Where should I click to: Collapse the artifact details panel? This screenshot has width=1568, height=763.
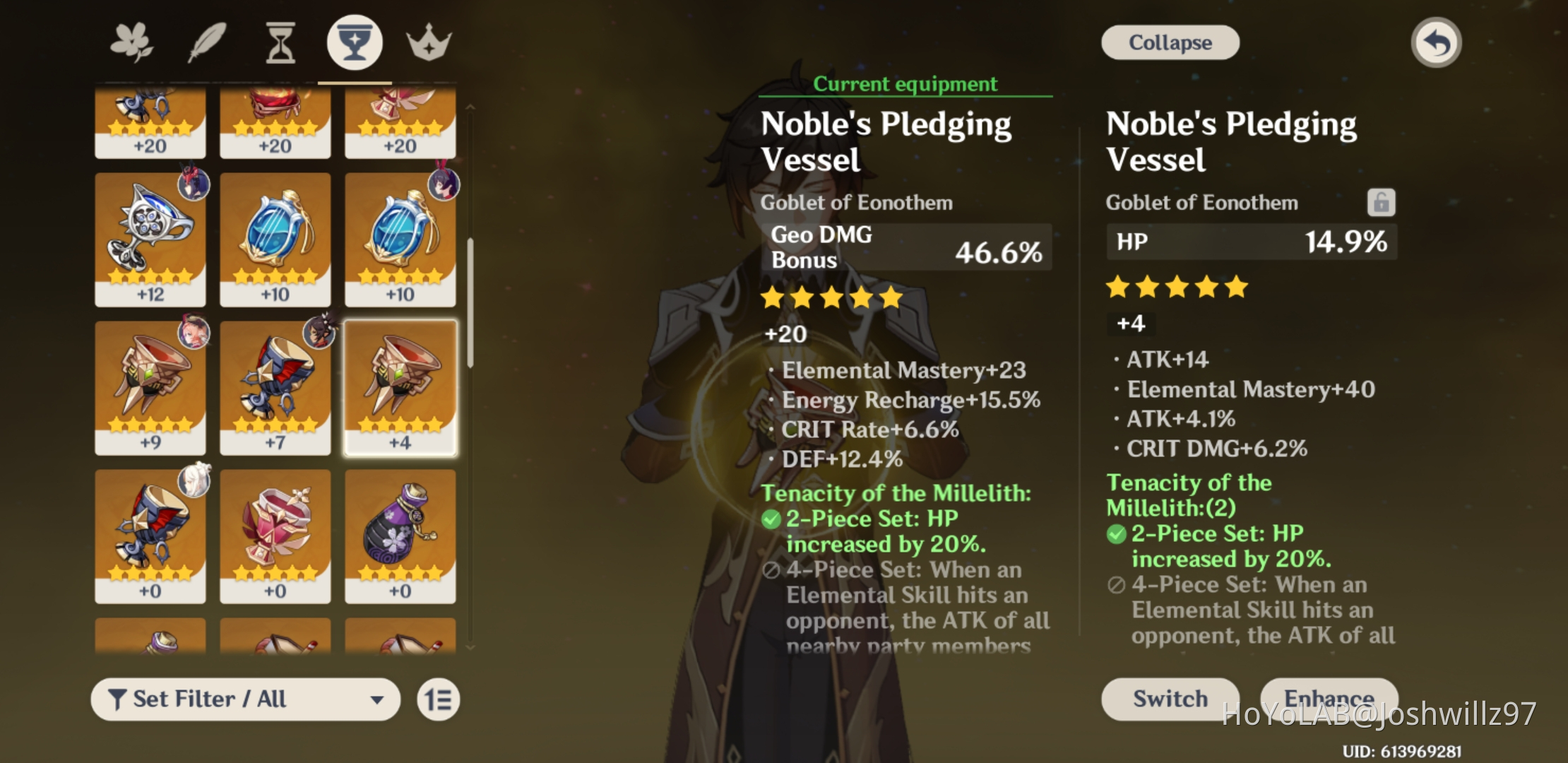point(1170,42)
